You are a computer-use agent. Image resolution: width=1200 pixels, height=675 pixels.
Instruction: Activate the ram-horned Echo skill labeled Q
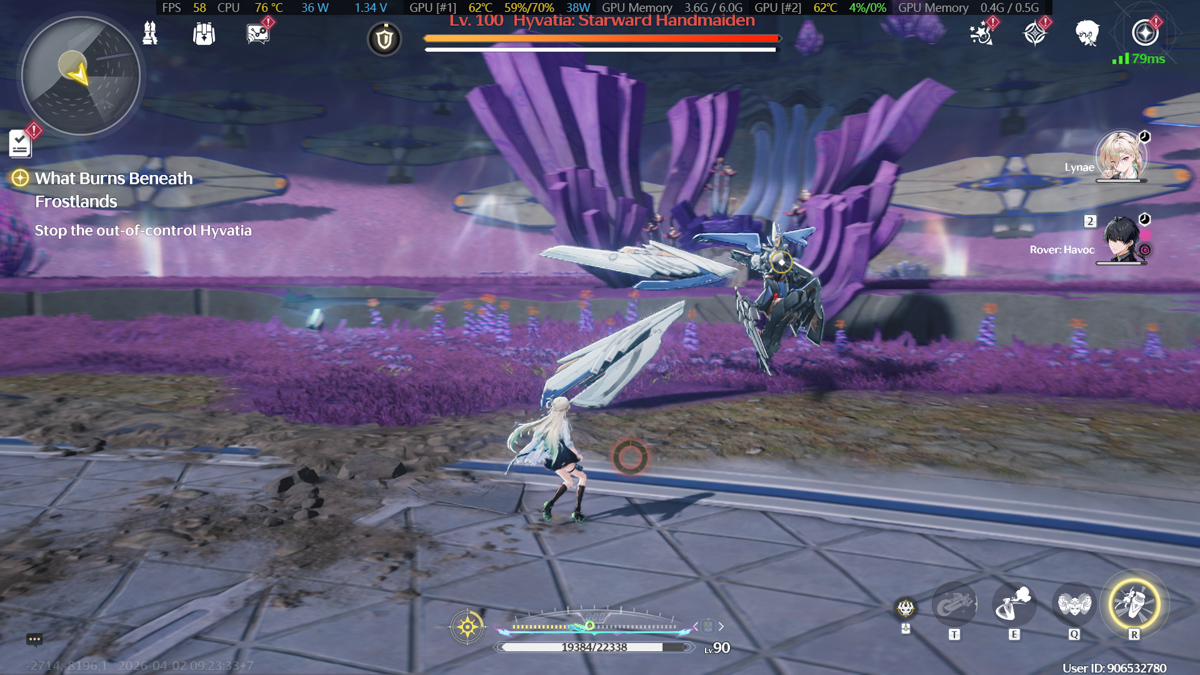(x=1073, y=604)
